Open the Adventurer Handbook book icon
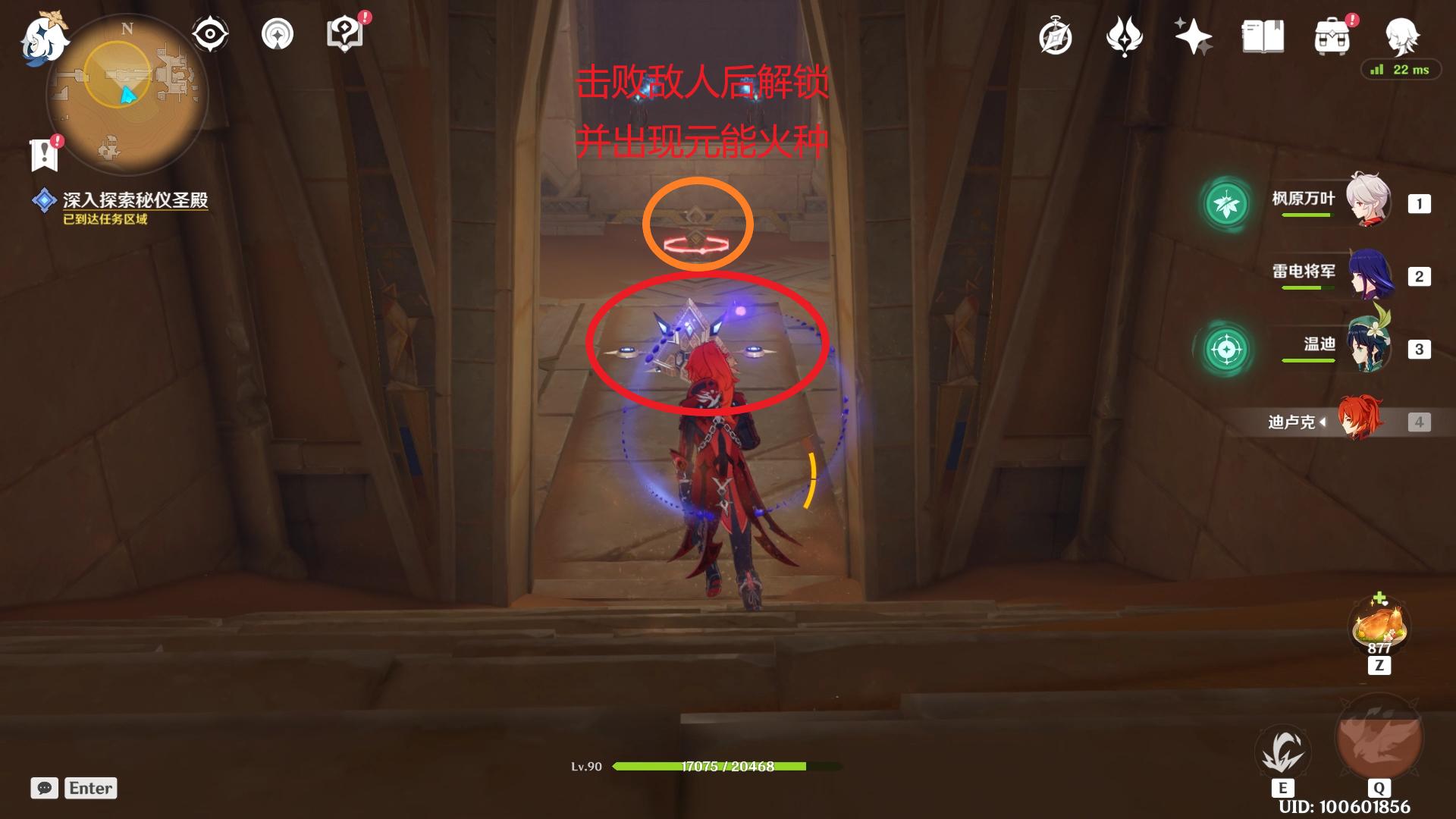 [1263, 36]
